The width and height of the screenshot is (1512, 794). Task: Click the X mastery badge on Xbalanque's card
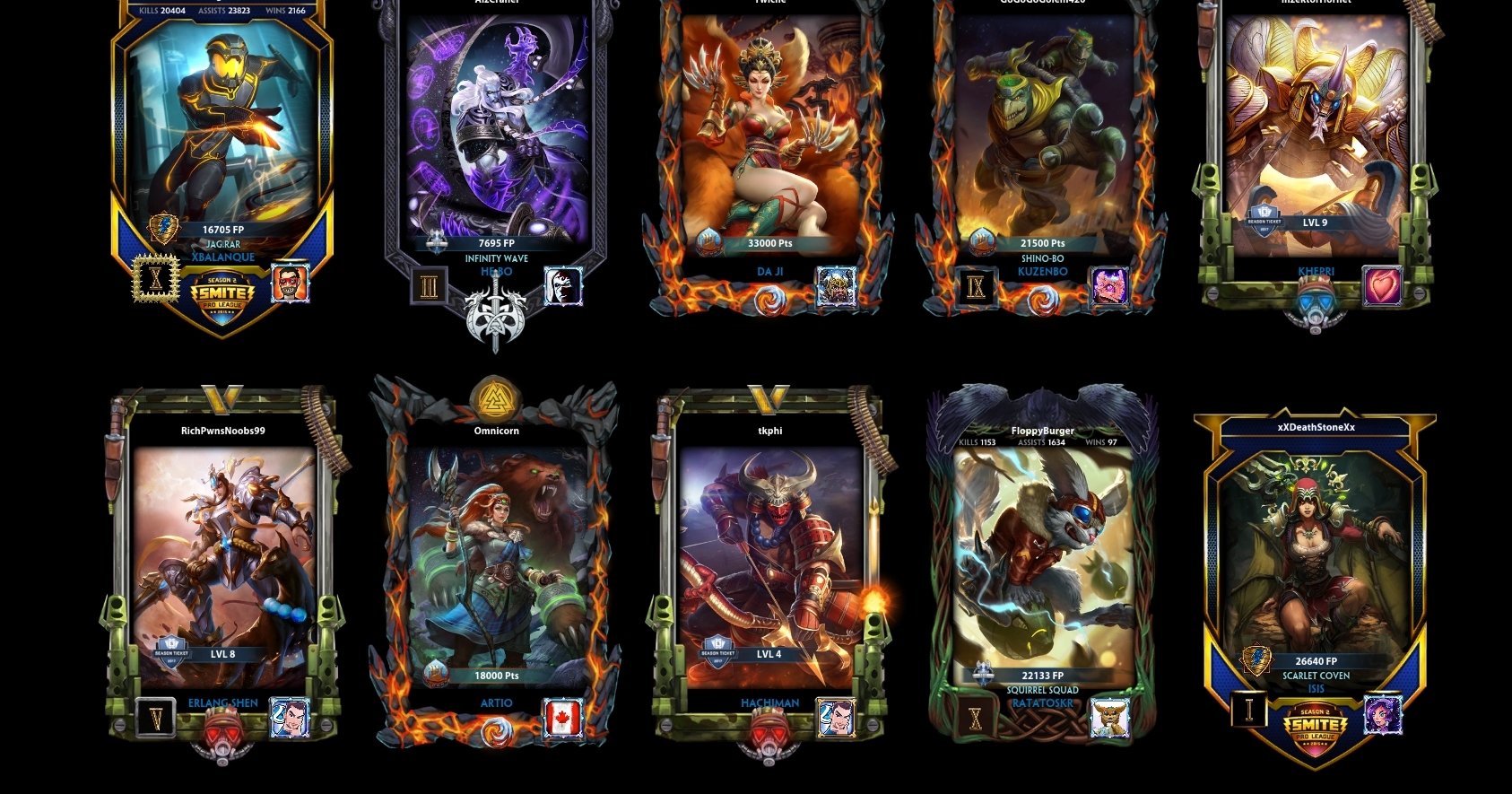pos(158,278)
